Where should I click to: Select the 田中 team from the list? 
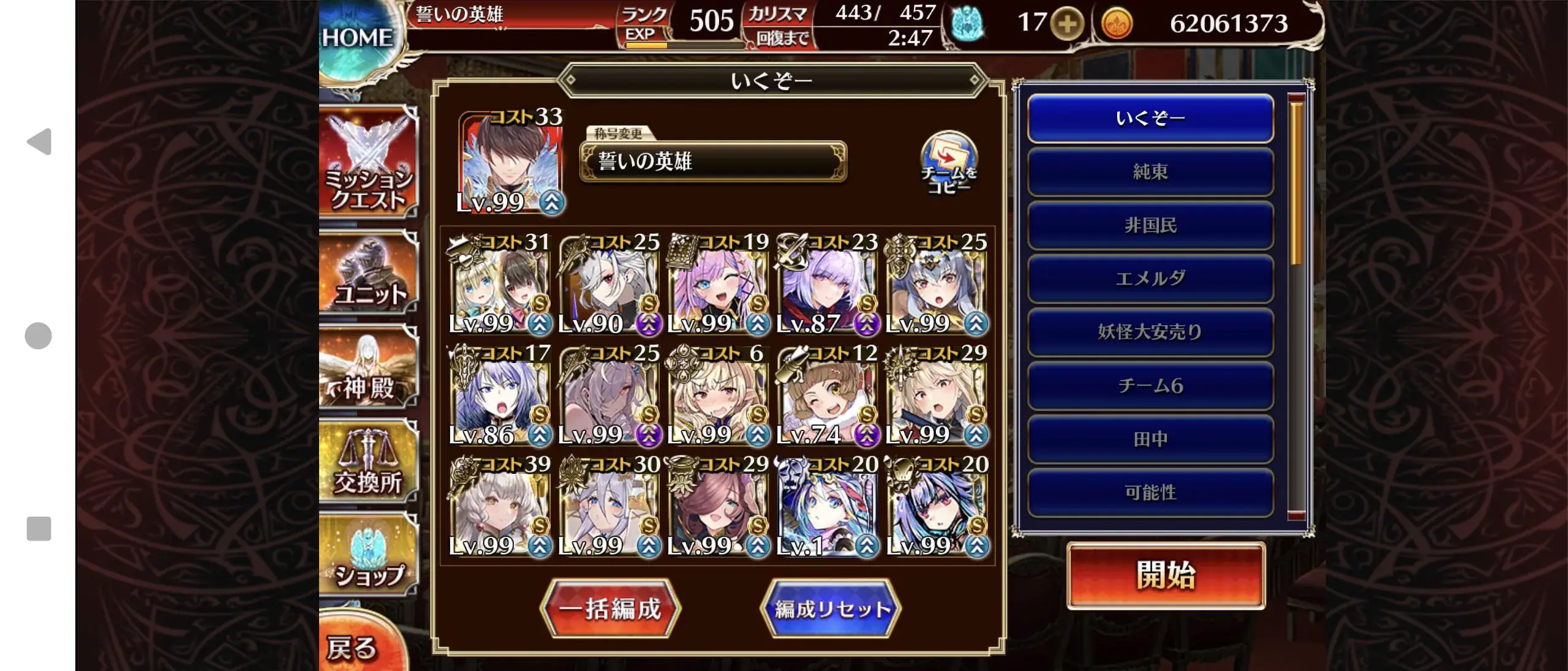coord(1150,437)
